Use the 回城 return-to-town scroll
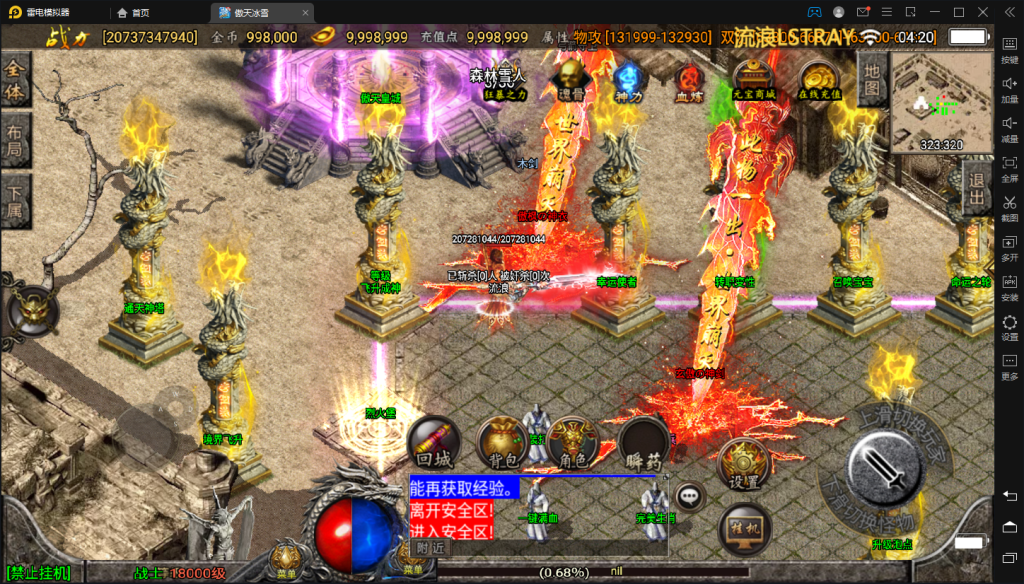1024x584 pixels. (434, 441)
